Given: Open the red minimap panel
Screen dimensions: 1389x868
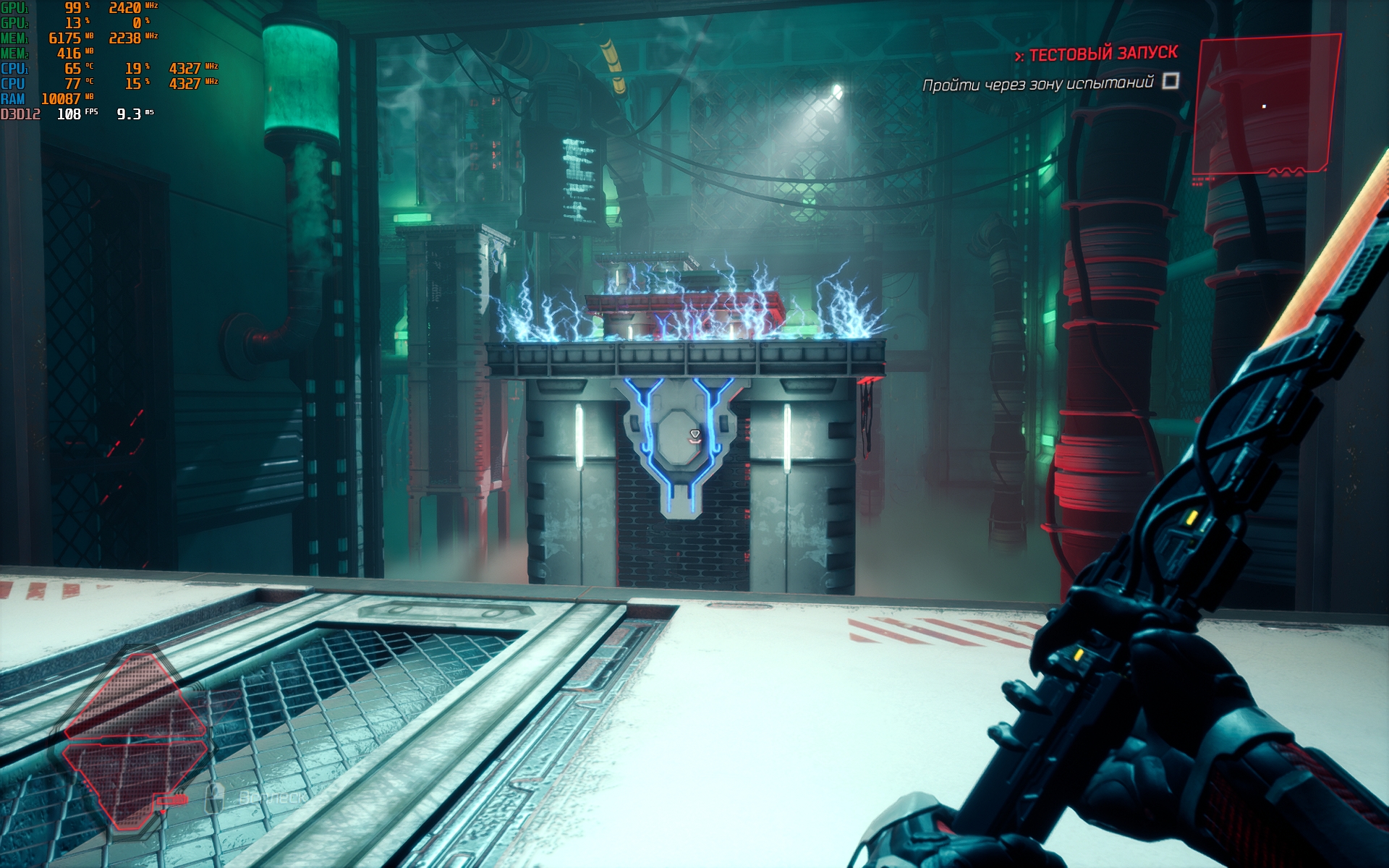Looking at the screenshot, I should (1265, 106).
